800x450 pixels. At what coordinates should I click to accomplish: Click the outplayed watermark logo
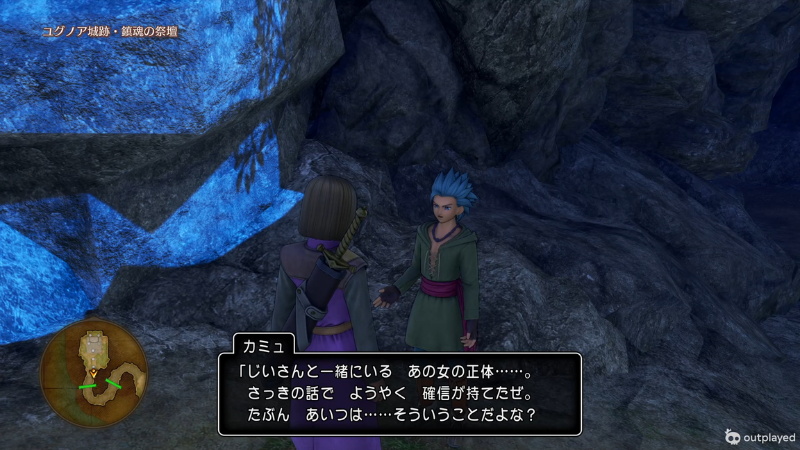click(x=733, y=436)
